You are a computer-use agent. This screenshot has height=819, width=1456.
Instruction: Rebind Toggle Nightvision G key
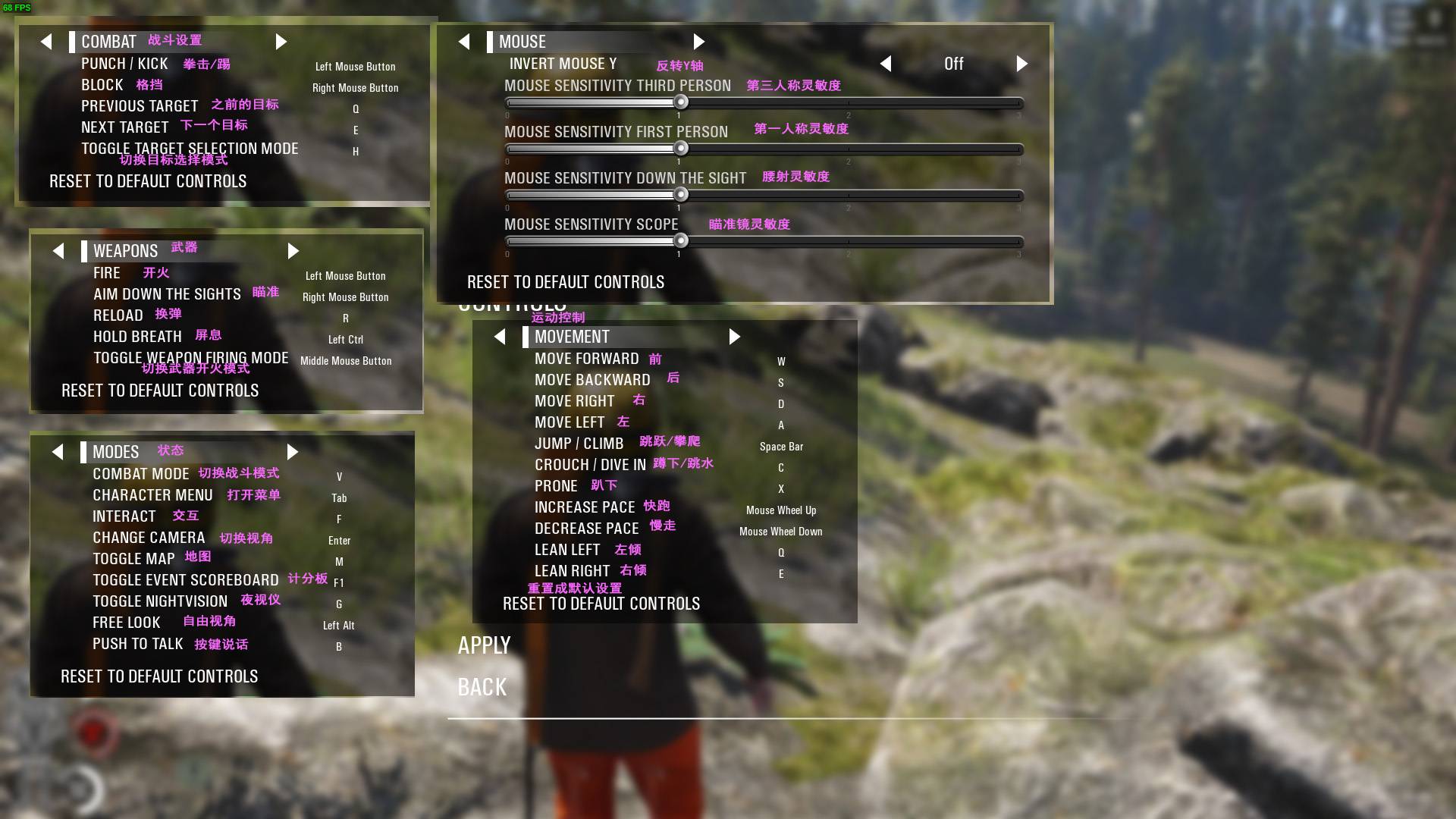pyautogui.click(x=339, y=604)
